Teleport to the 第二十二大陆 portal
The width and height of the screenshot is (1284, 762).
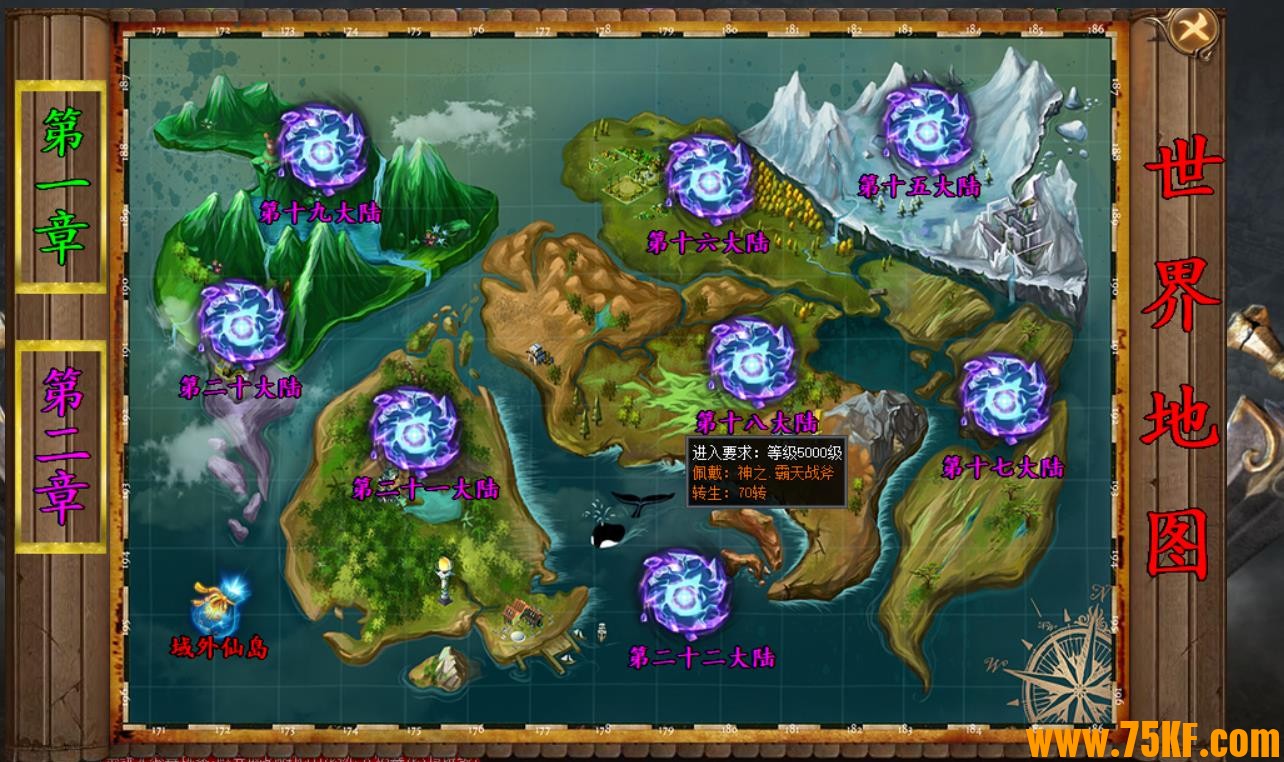685,596
